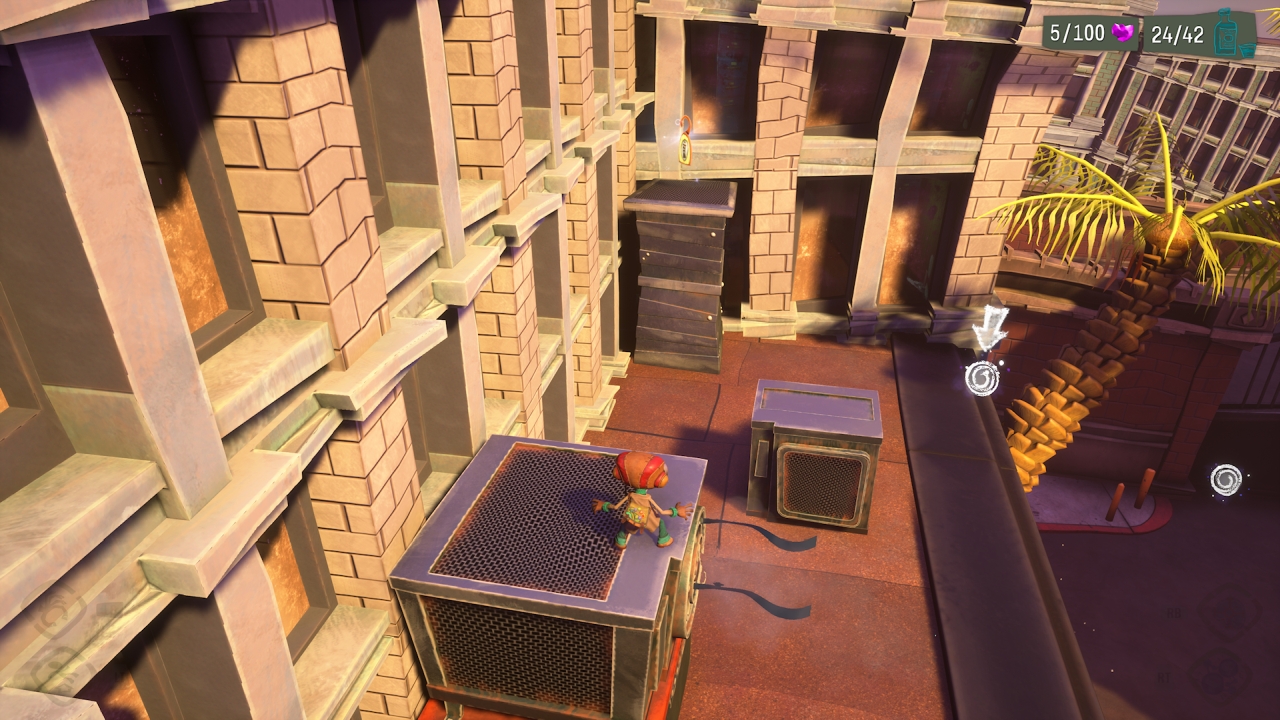This screenshot has height=720, width=1280.
Task: Click the purple gem collectible icon
Action: coord(1124,34)
